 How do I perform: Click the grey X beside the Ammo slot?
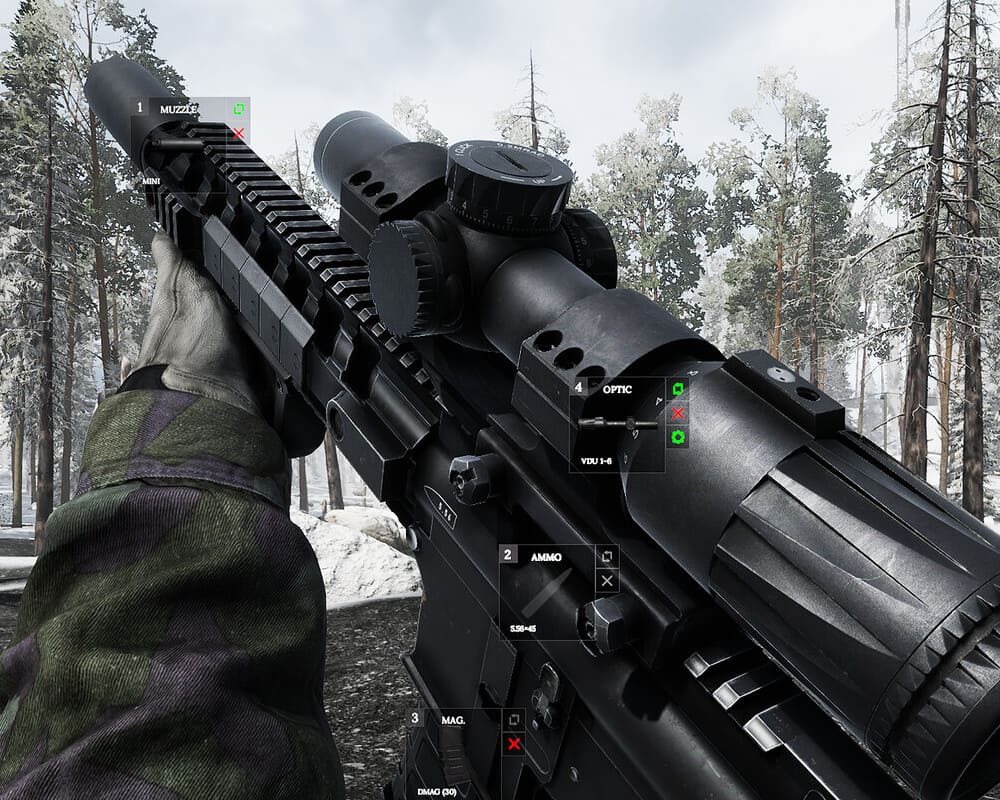pos(607,581)
